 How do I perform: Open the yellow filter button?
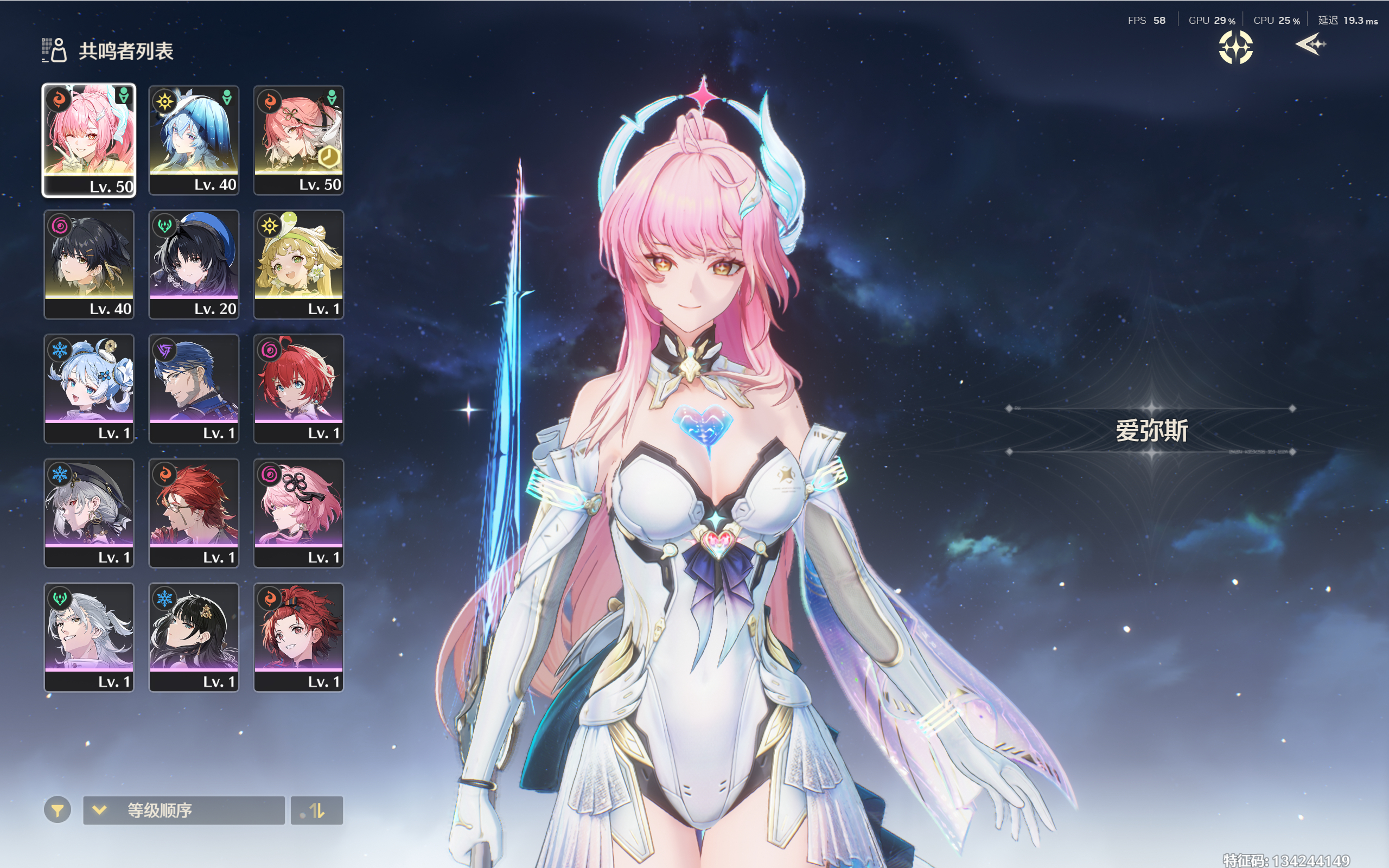[58, 810]
